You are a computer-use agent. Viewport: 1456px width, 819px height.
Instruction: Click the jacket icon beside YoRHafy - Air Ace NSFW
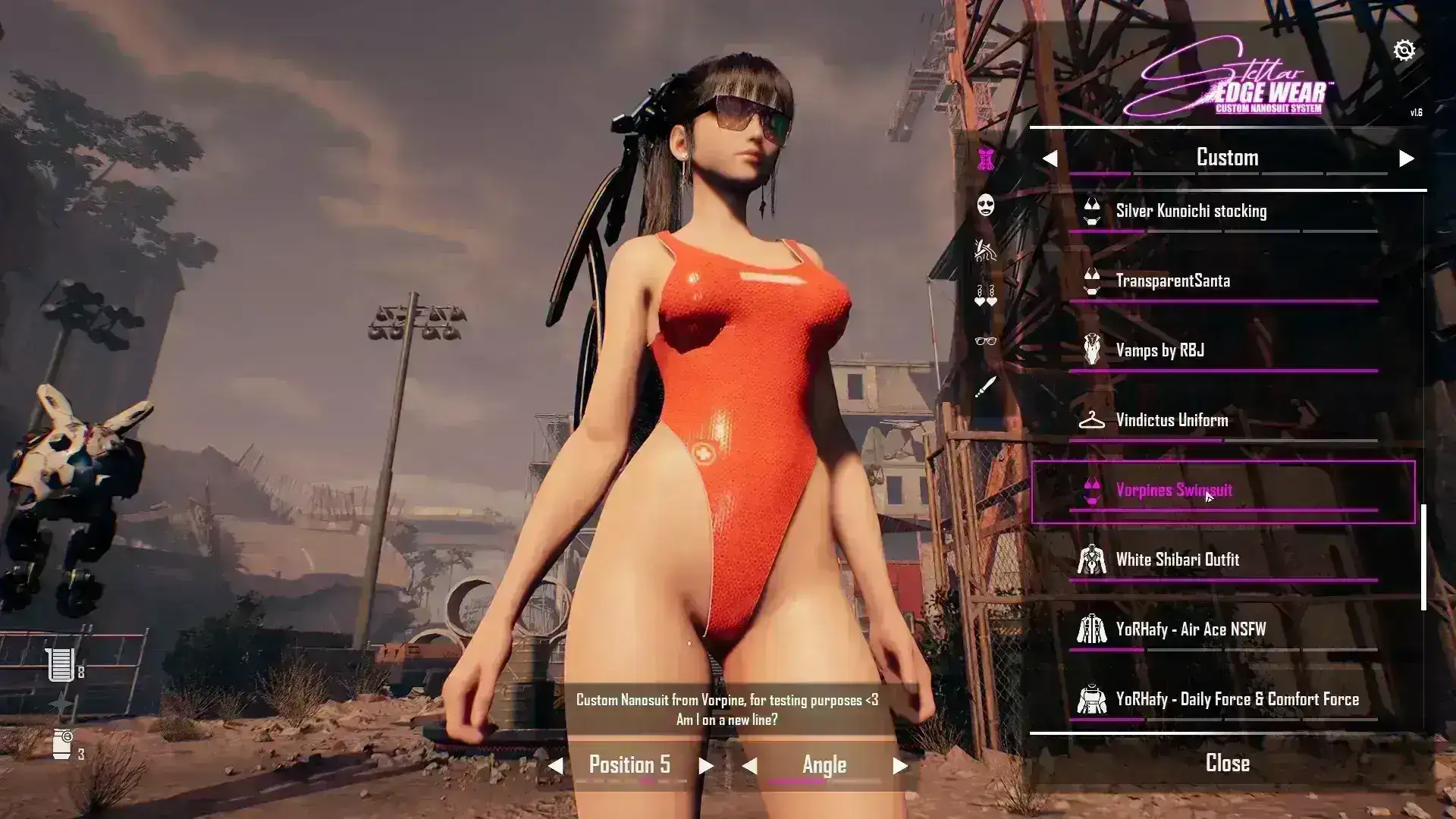click(x=1093, y=629)
